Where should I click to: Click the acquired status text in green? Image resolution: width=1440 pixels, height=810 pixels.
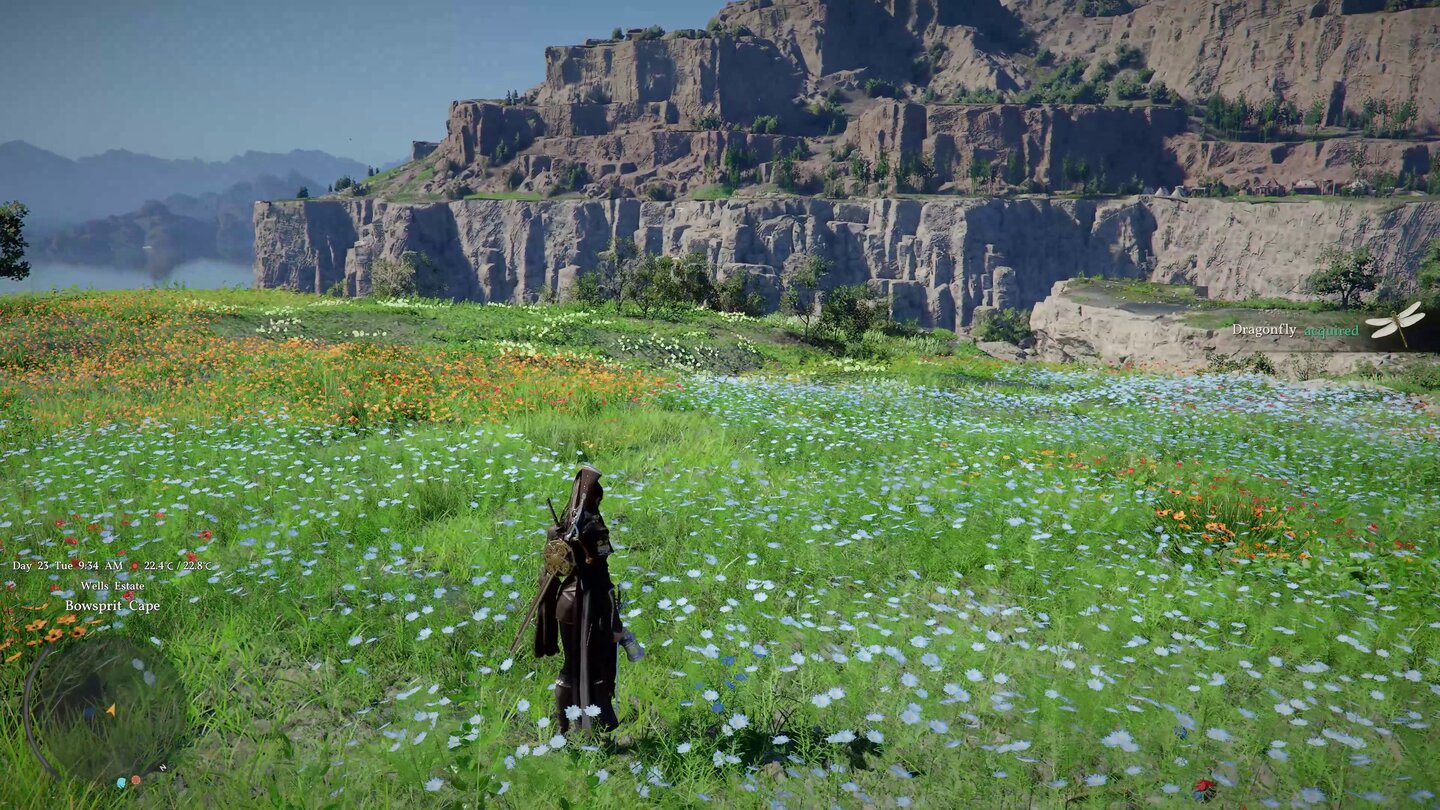pyautogui.click(x=1332, y=330)
